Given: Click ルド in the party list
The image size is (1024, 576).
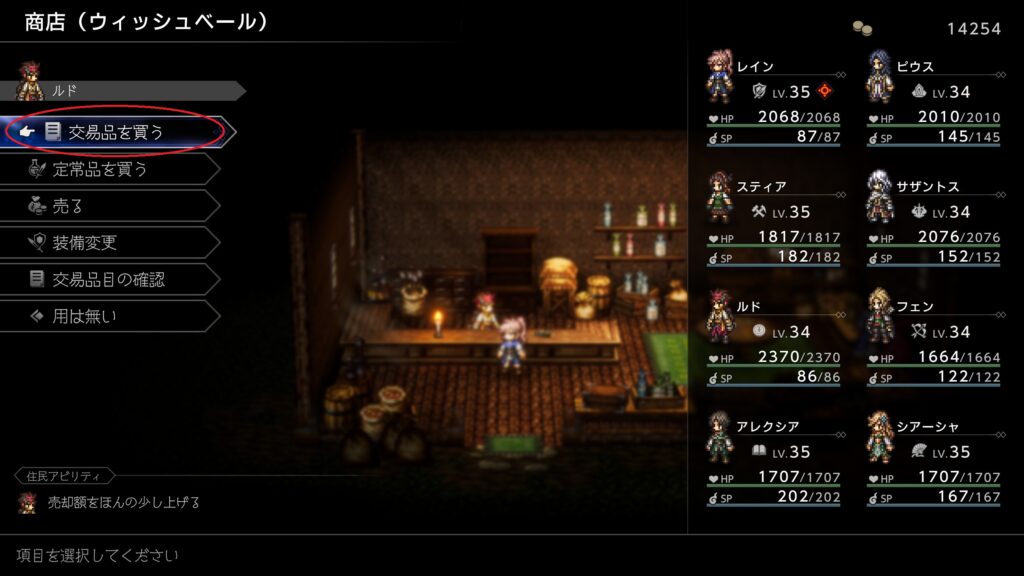Looking at the screenshot, I should [x=773, y=337].
